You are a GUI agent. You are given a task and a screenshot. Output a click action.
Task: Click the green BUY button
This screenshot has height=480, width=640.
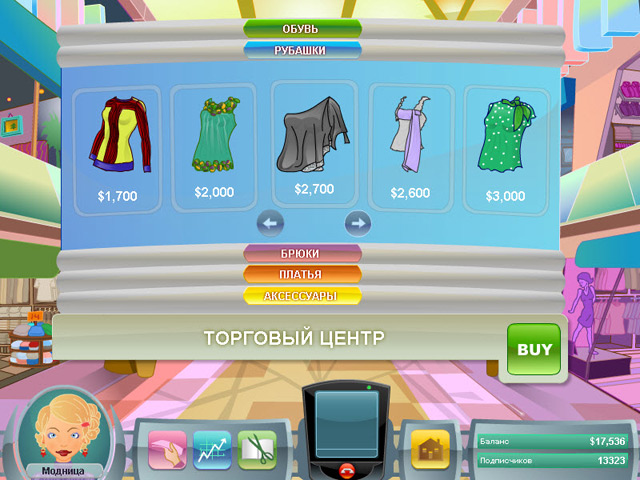point(534,350)
